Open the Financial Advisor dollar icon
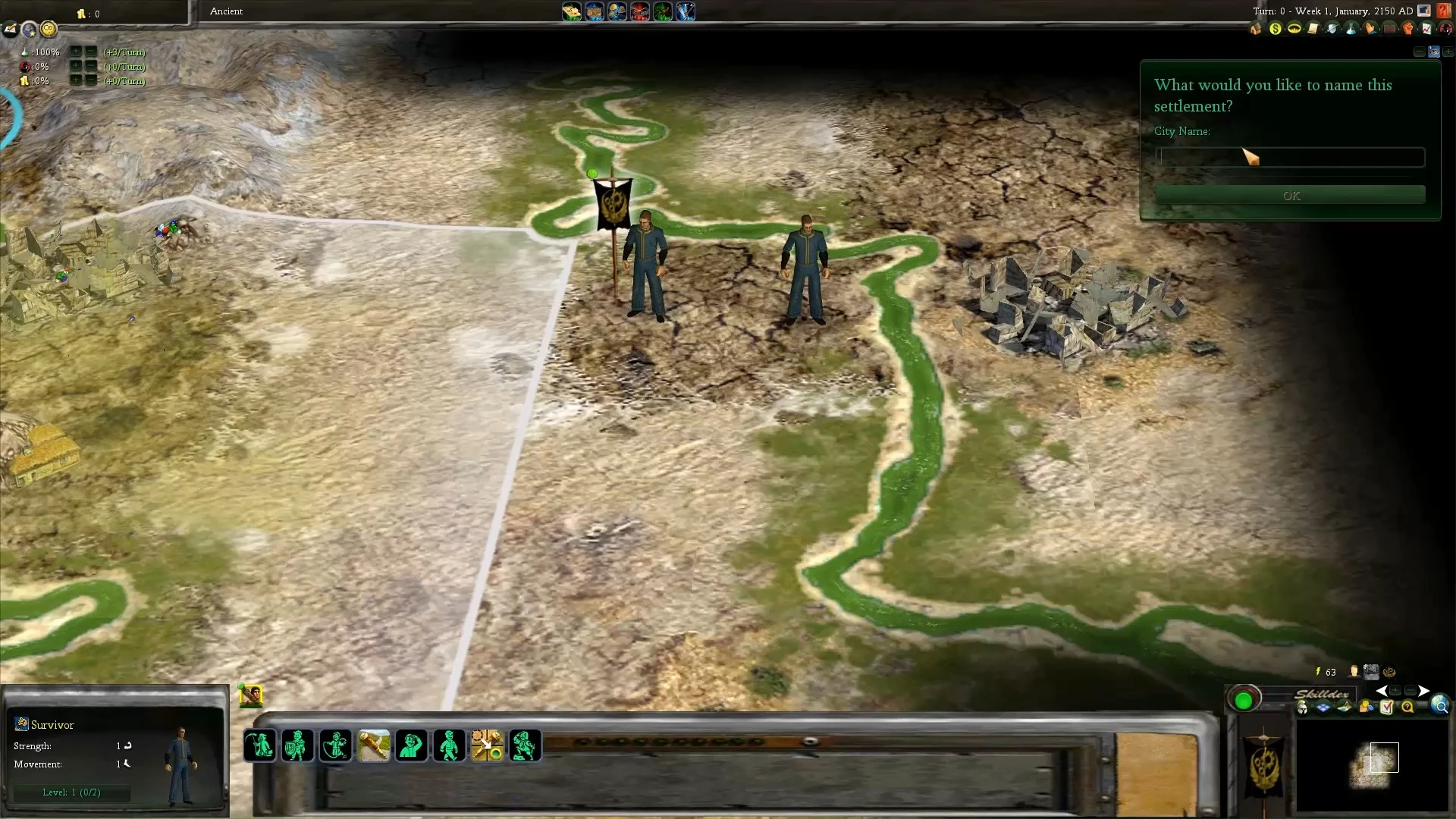1456x819 pixels. 1275,29
